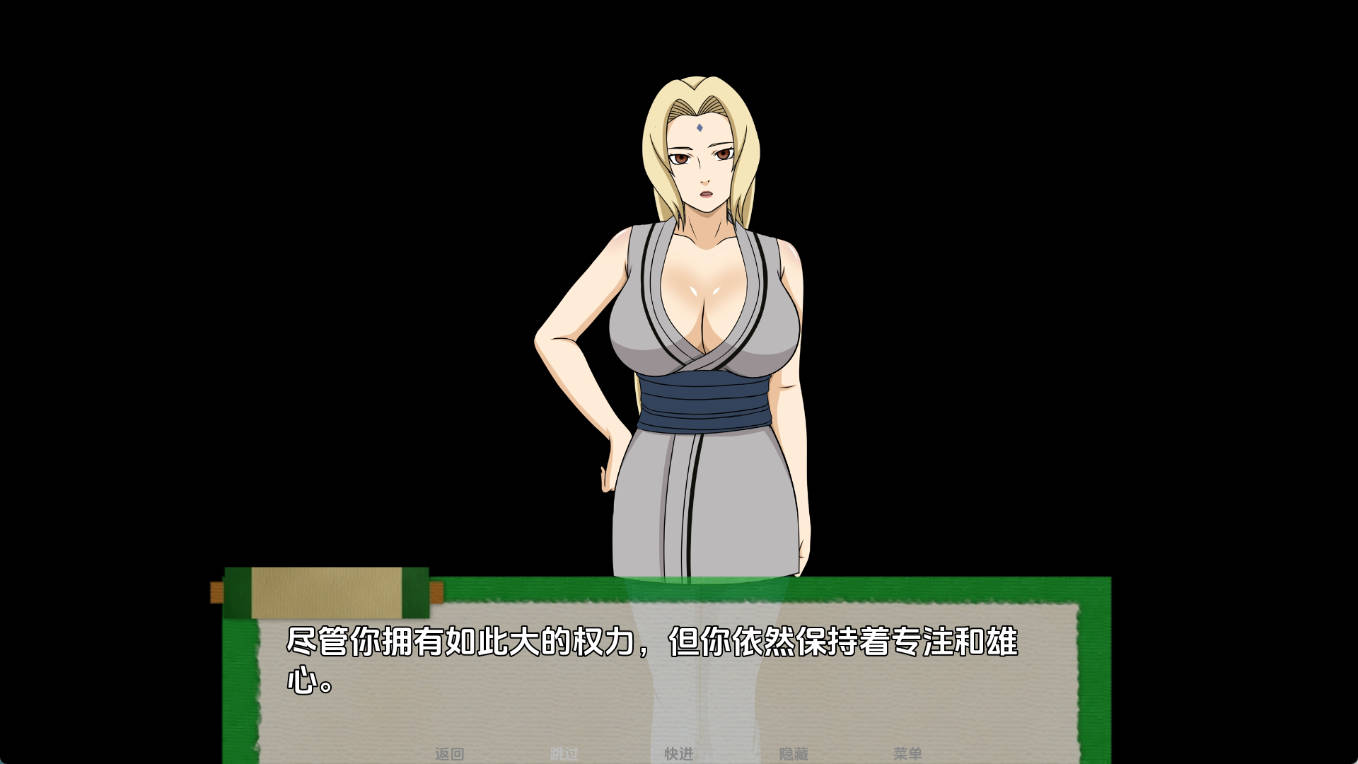This screenshot has width=1358, height=764.
Task: Click the character's forehead diamond mark
Action: point(700,129)
